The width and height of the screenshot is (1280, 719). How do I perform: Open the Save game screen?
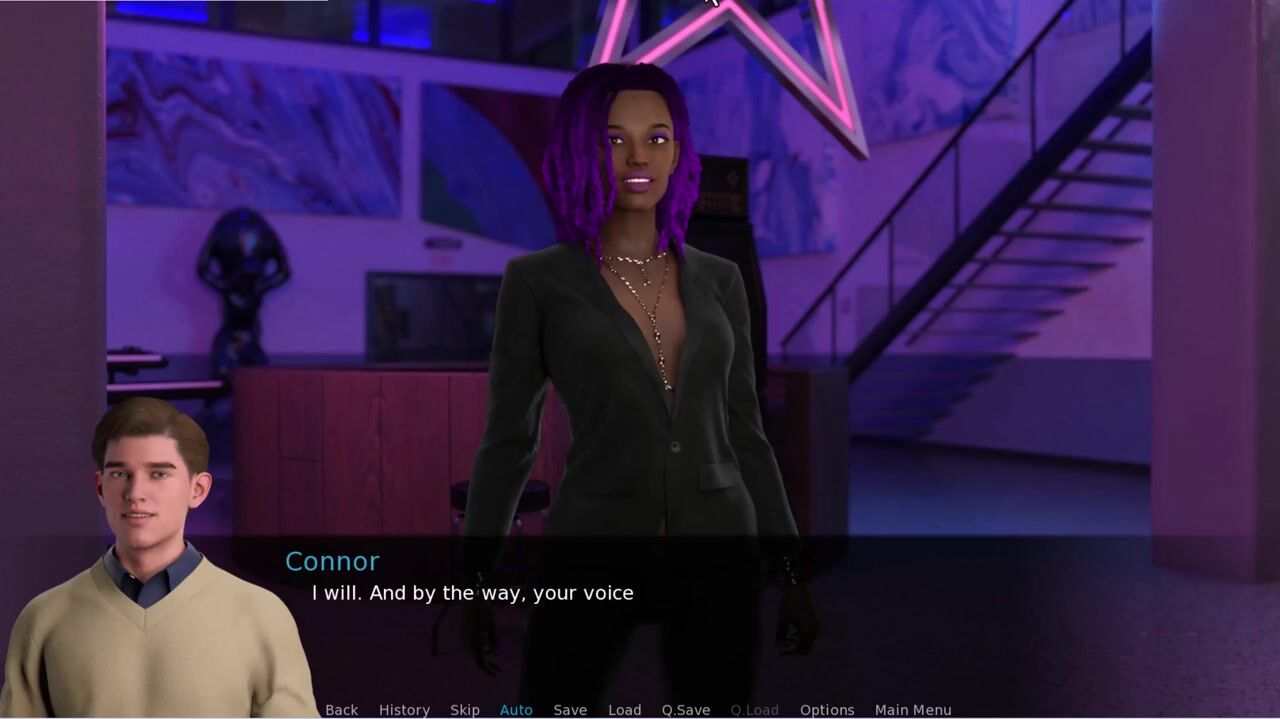[570, 709]
